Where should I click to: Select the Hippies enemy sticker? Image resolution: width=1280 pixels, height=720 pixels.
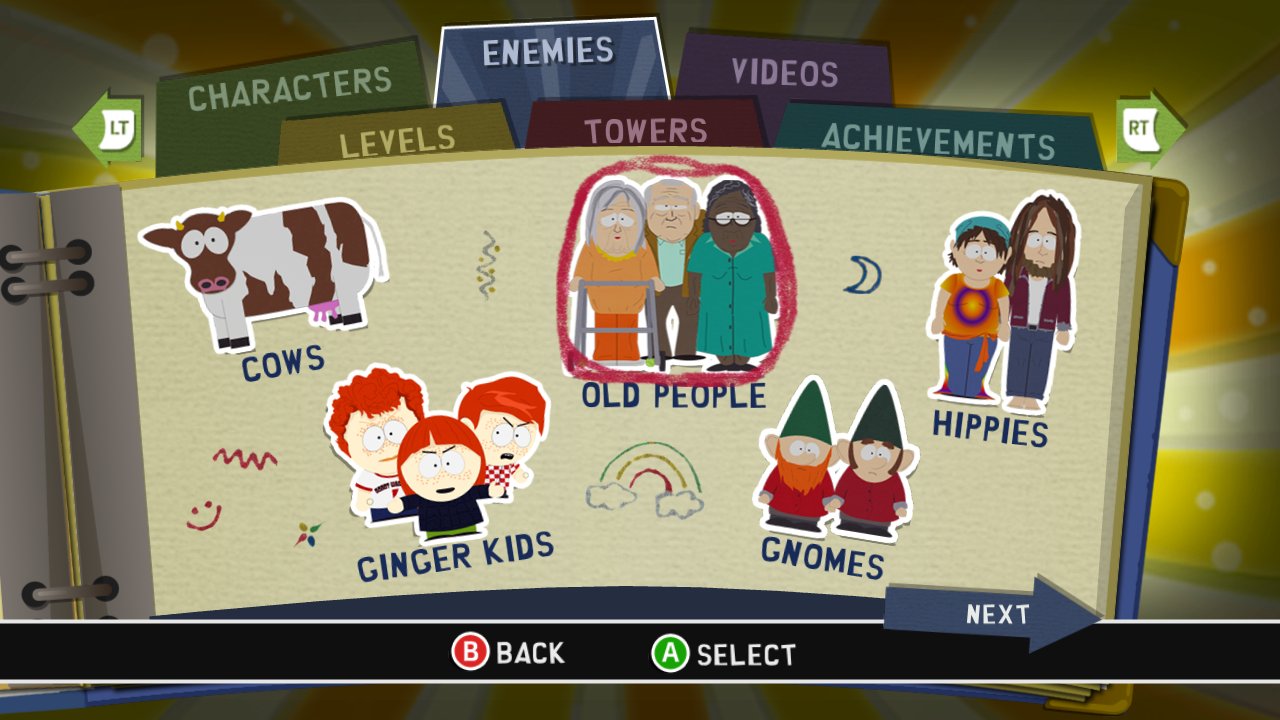click(x=1000, y=300)
